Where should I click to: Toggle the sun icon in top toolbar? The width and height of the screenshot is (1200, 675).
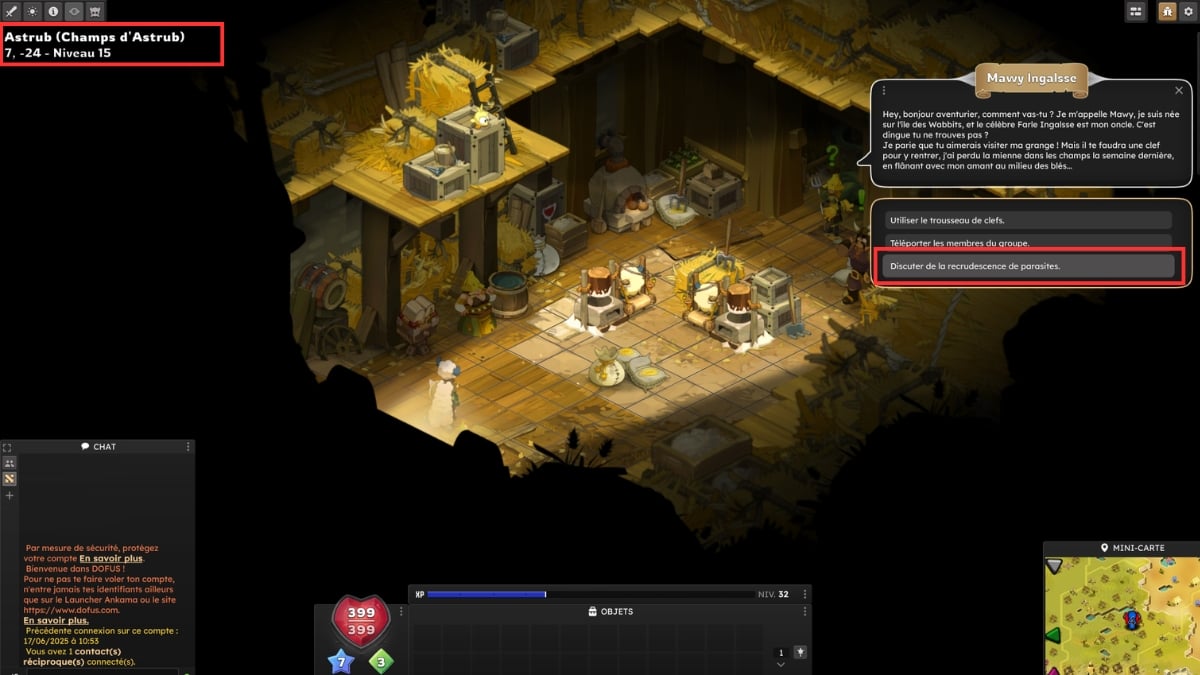tap(33, 12)
